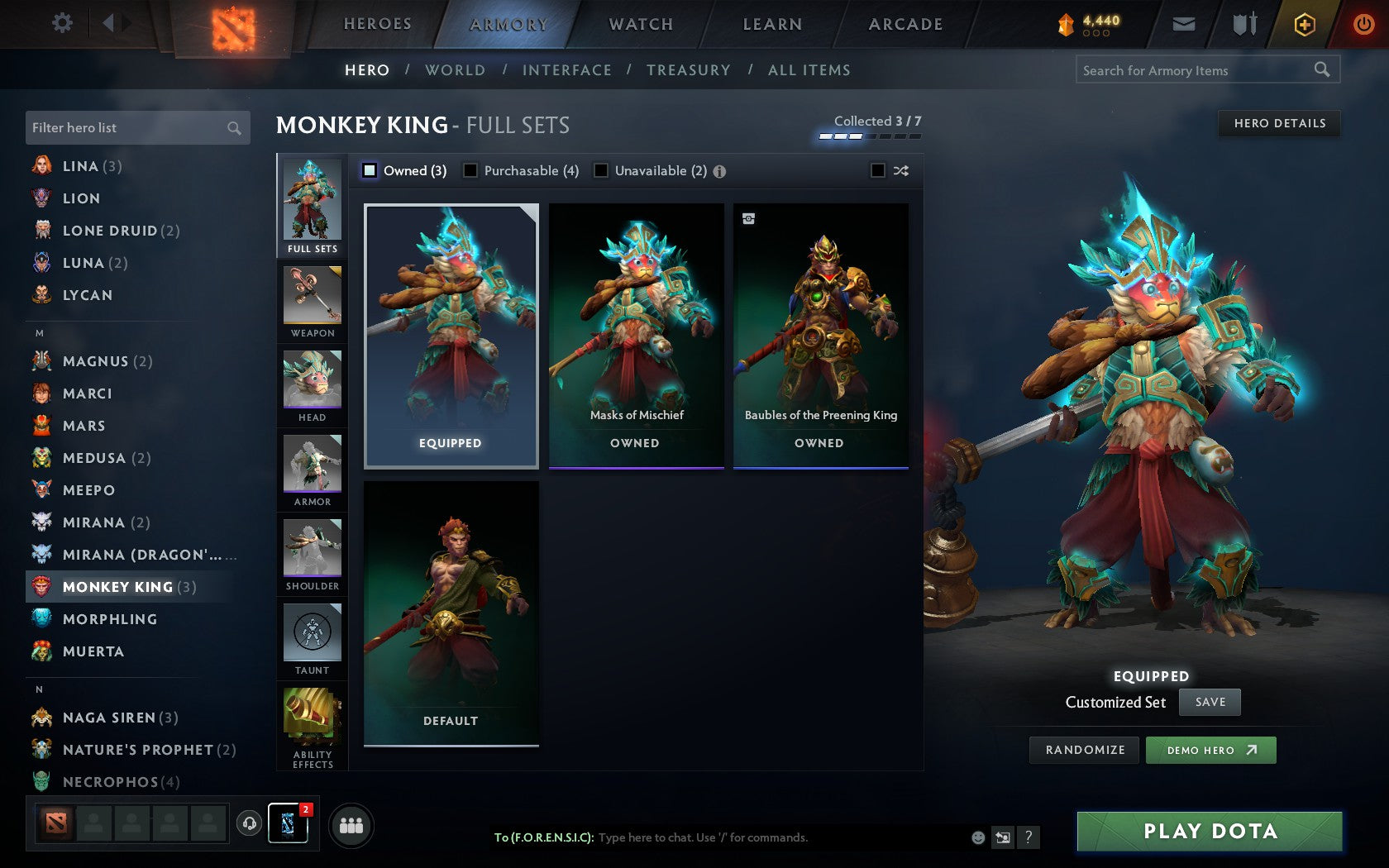Check the Unavailable items filter
The image size is (1389, 868).
coord(599,170)
